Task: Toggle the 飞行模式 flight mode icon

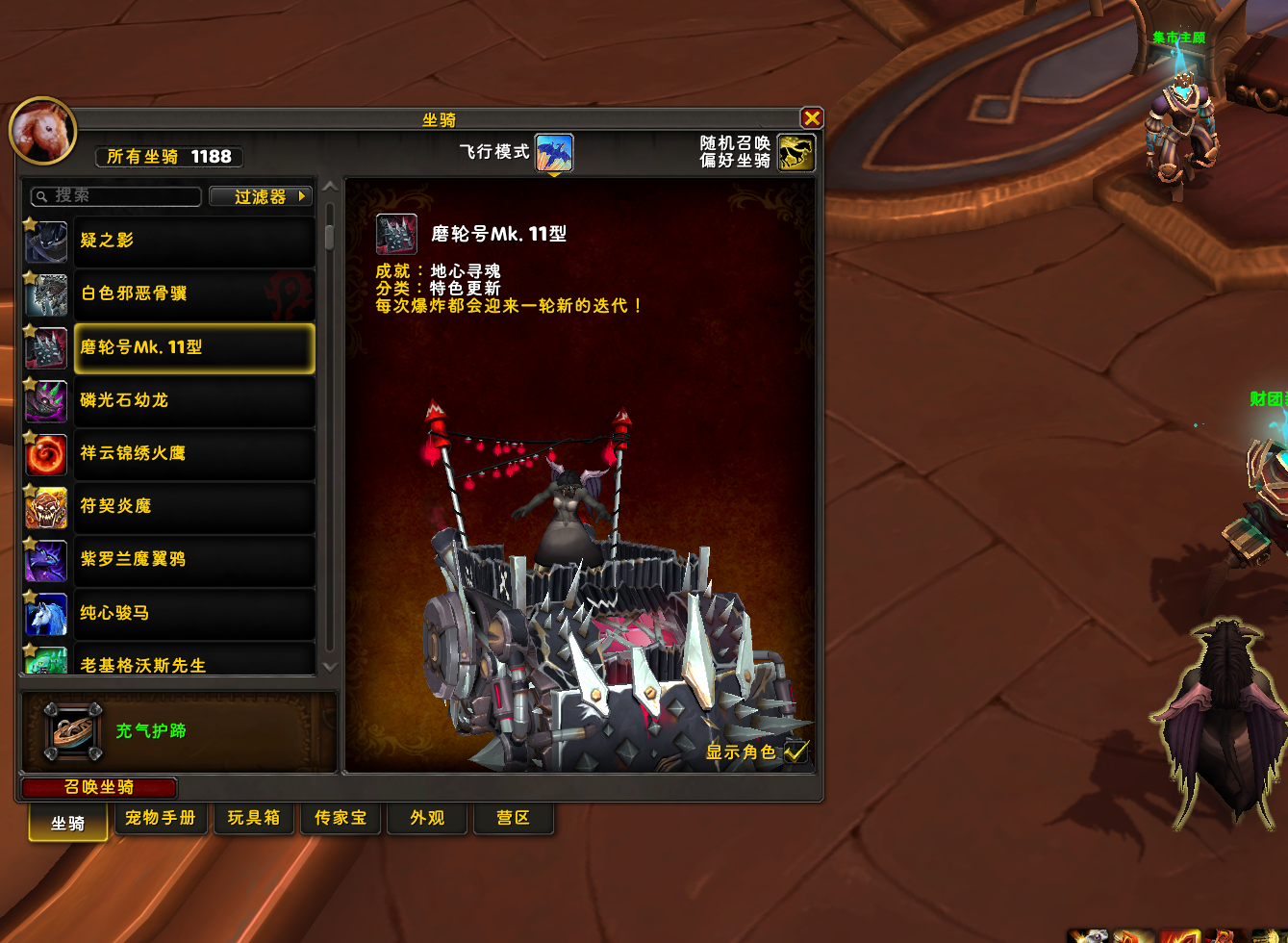Action: (554, 153)
